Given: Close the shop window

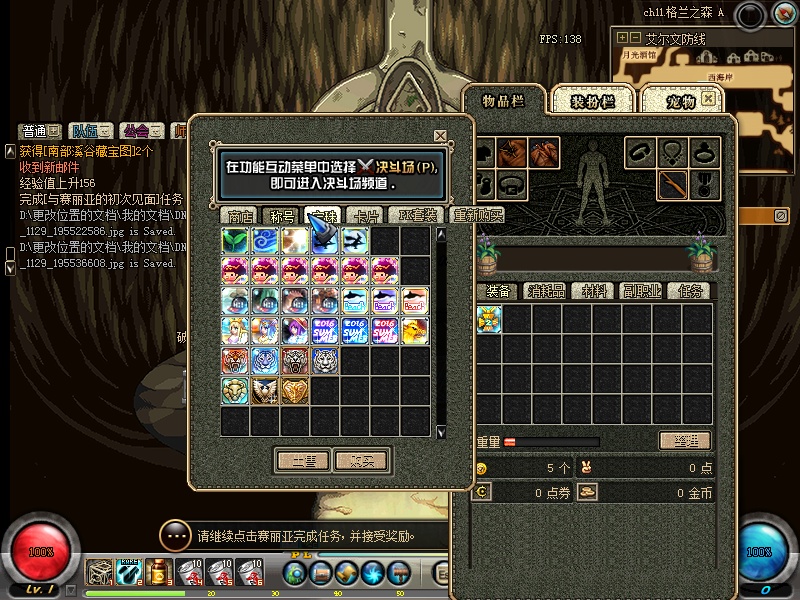Looking at the screenshot, I should coord(440,136).
